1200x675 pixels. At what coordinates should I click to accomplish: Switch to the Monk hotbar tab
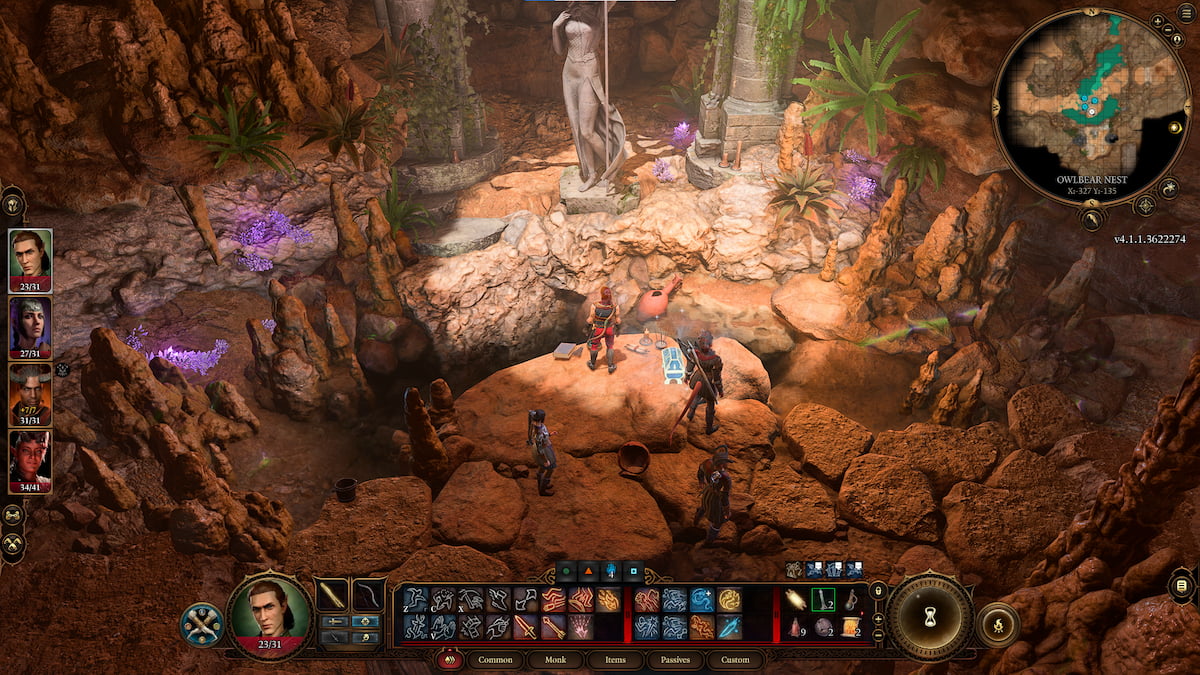pyautogui.click(x=553, y=660)
